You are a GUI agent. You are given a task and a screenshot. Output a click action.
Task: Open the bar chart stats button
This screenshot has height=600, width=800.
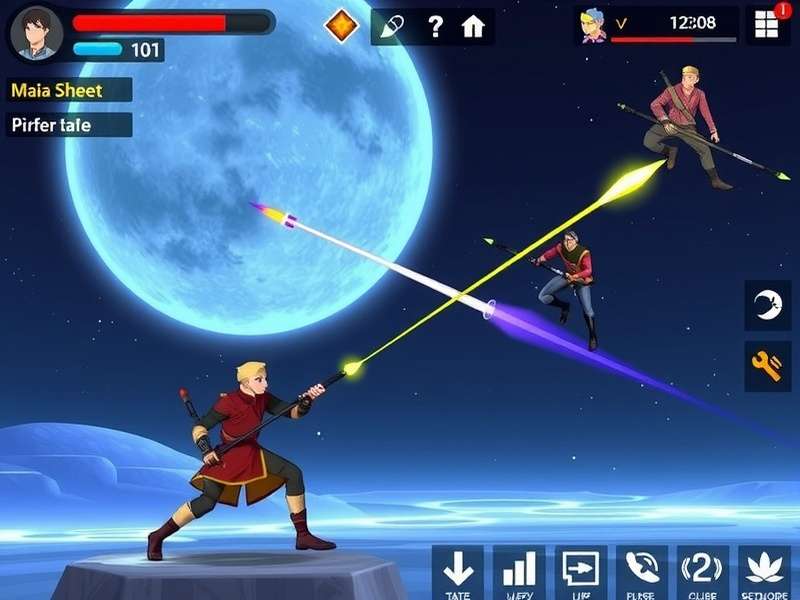point(519,570)
